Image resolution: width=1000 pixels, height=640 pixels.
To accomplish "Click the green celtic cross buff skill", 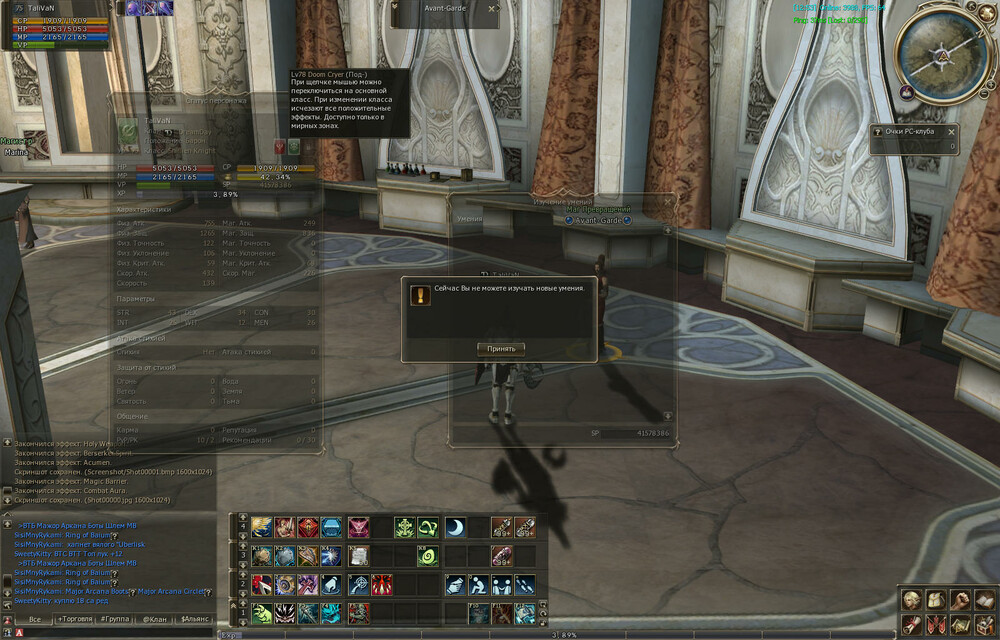I will click(x=405, y=527).
